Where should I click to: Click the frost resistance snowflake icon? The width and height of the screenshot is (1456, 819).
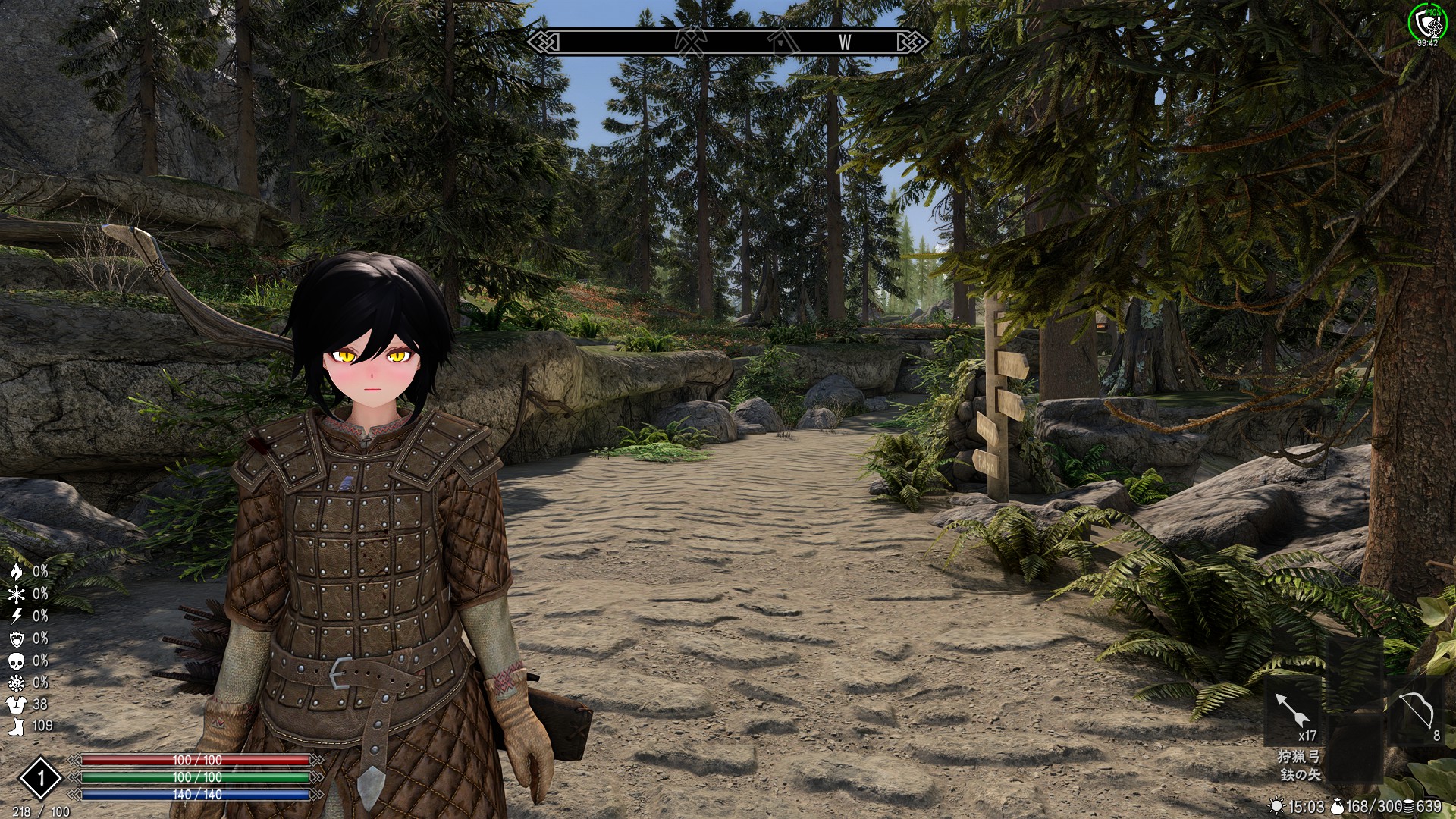(x=16, y=594)
